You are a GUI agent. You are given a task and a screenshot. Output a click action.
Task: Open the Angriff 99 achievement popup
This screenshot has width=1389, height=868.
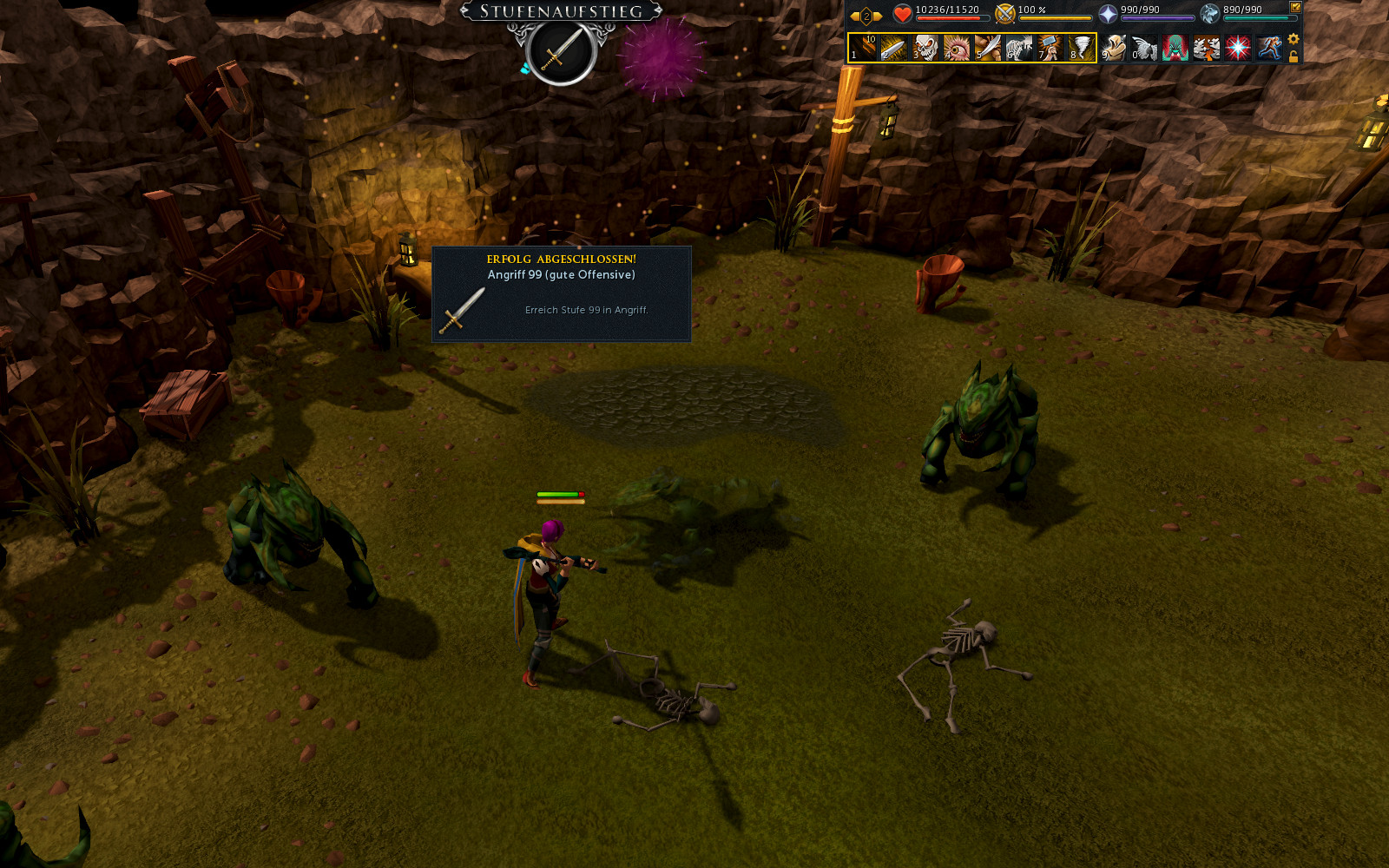[562, 294]
